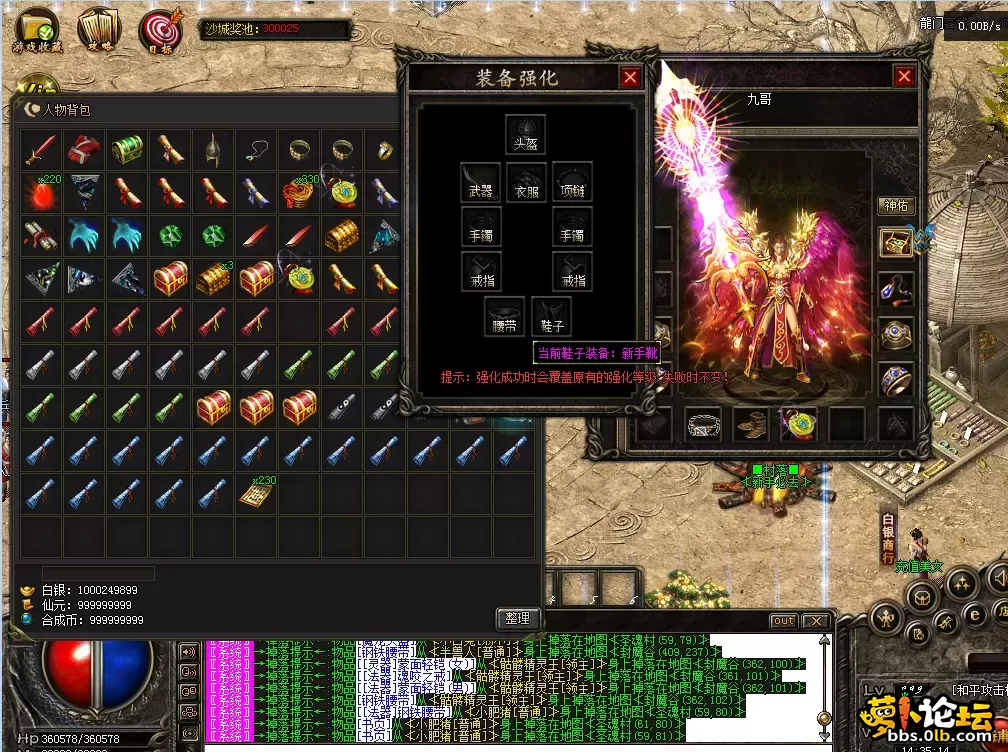The image size is (1008, 752).
Task: Close the 九哥 character panel
Action: click(904, 77)
